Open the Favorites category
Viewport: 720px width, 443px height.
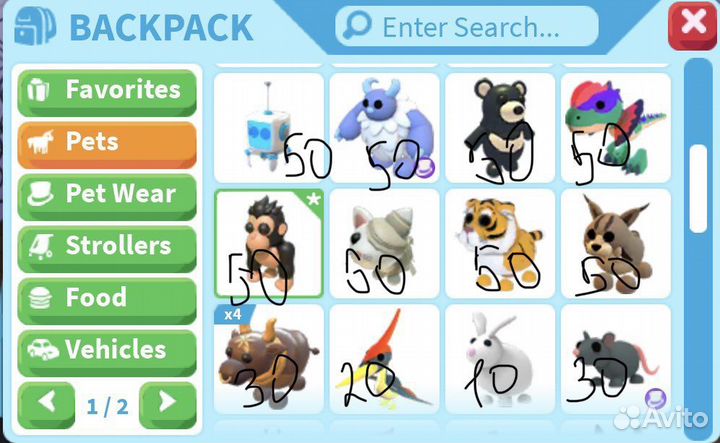click(107, 90)
